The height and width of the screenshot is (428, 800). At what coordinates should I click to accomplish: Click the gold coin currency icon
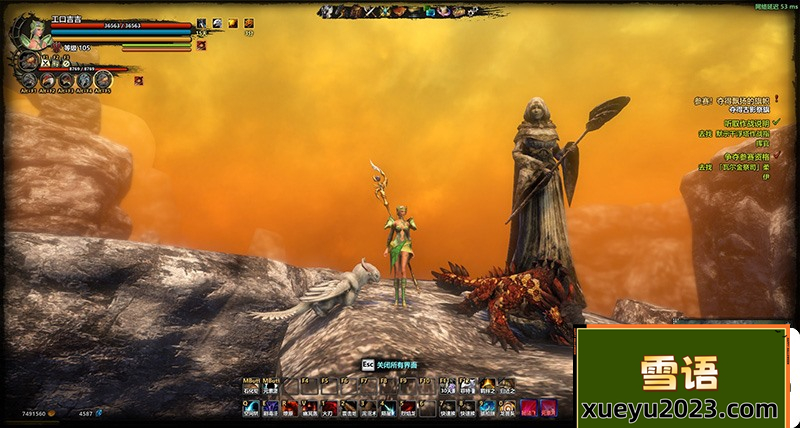point(53,413)
